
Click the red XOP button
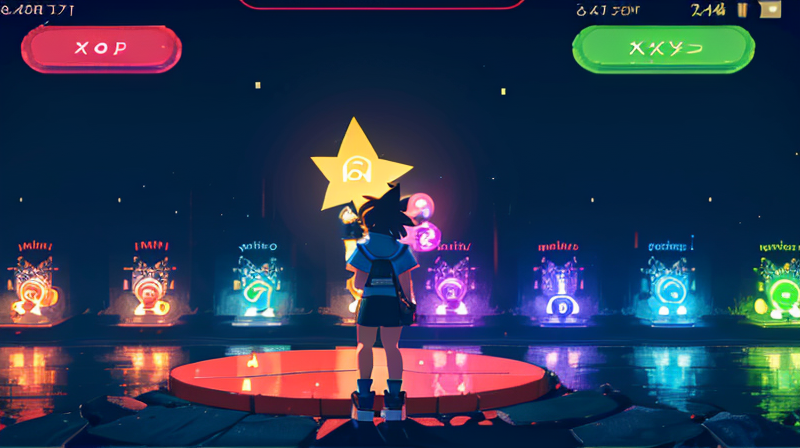tap(101, 49)
